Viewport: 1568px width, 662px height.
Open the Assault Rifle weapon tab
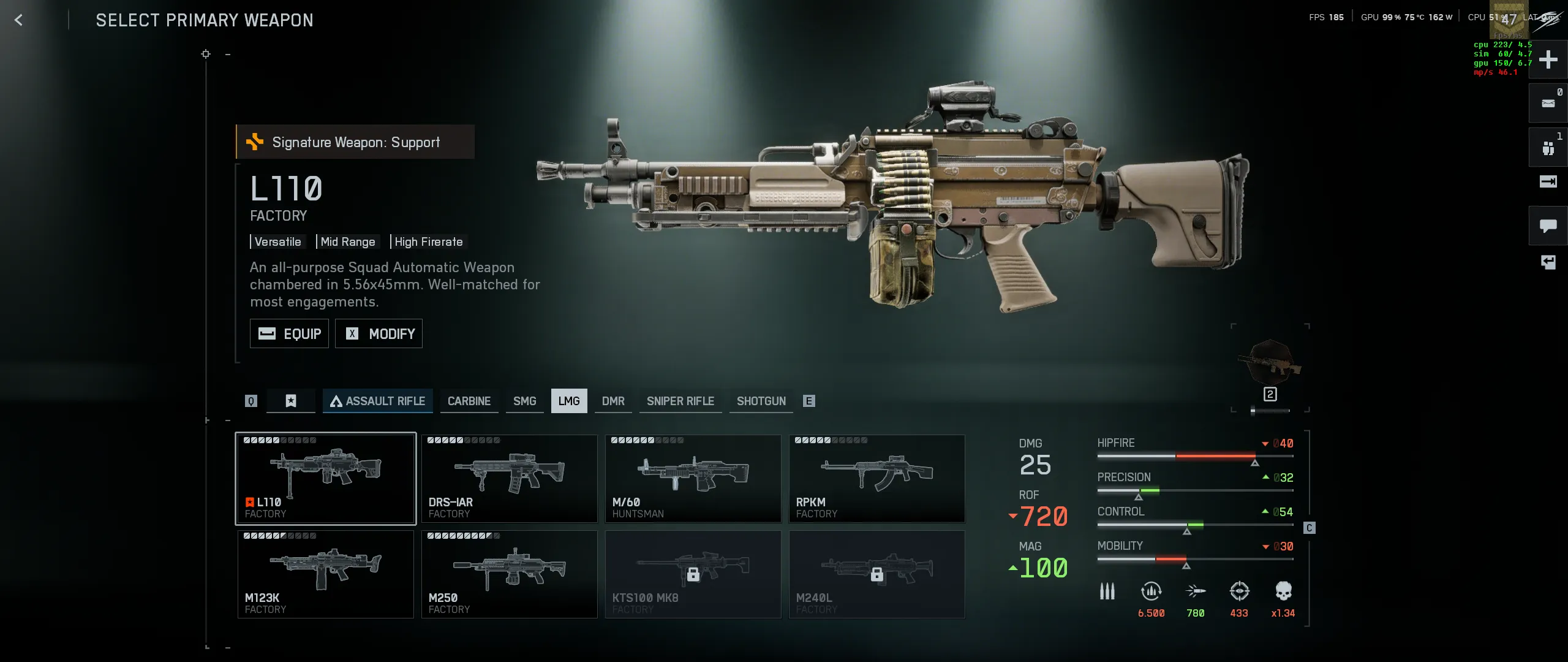coord(378,401)
